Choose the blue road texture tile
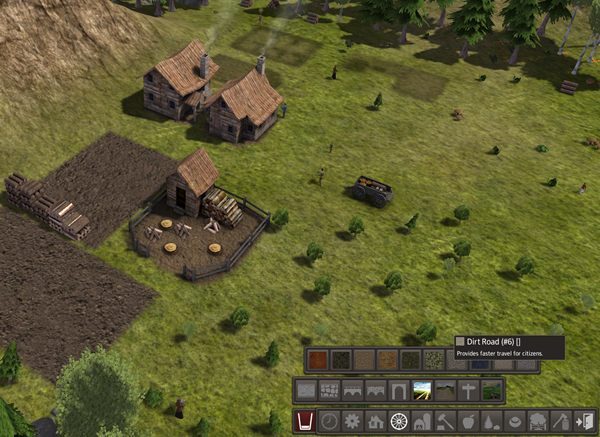This screenshot has width=600, height=437. [480, 362]
